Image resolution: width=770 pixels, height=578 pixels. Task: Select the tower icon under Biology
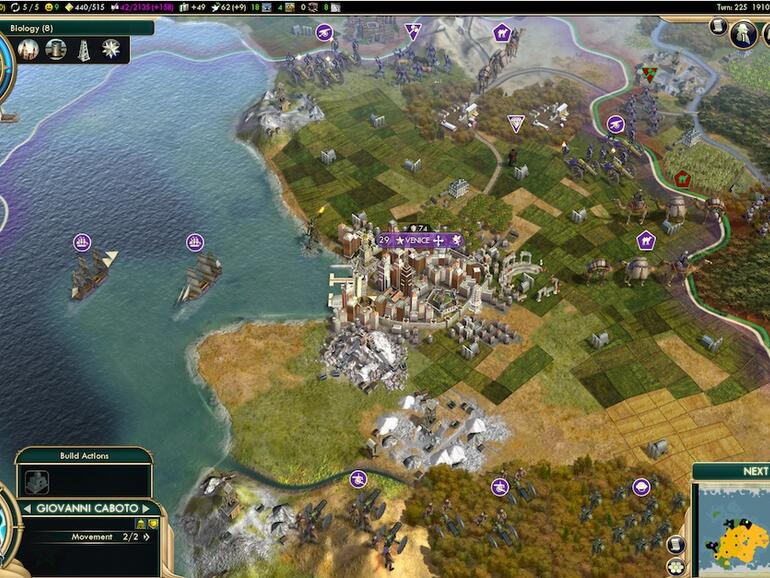pos(84,48)
